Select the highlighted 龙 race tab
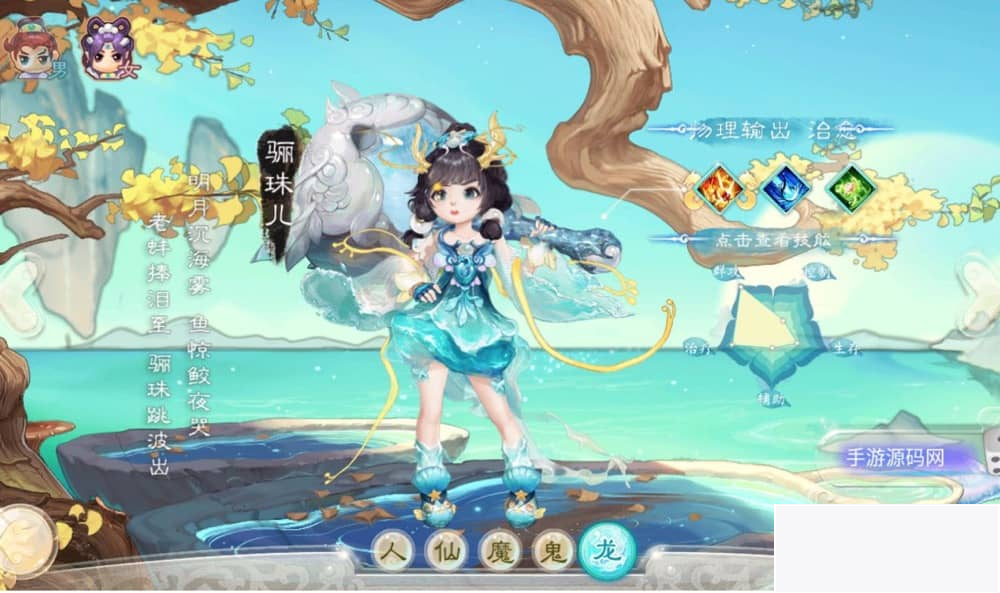 coord(607,550)
